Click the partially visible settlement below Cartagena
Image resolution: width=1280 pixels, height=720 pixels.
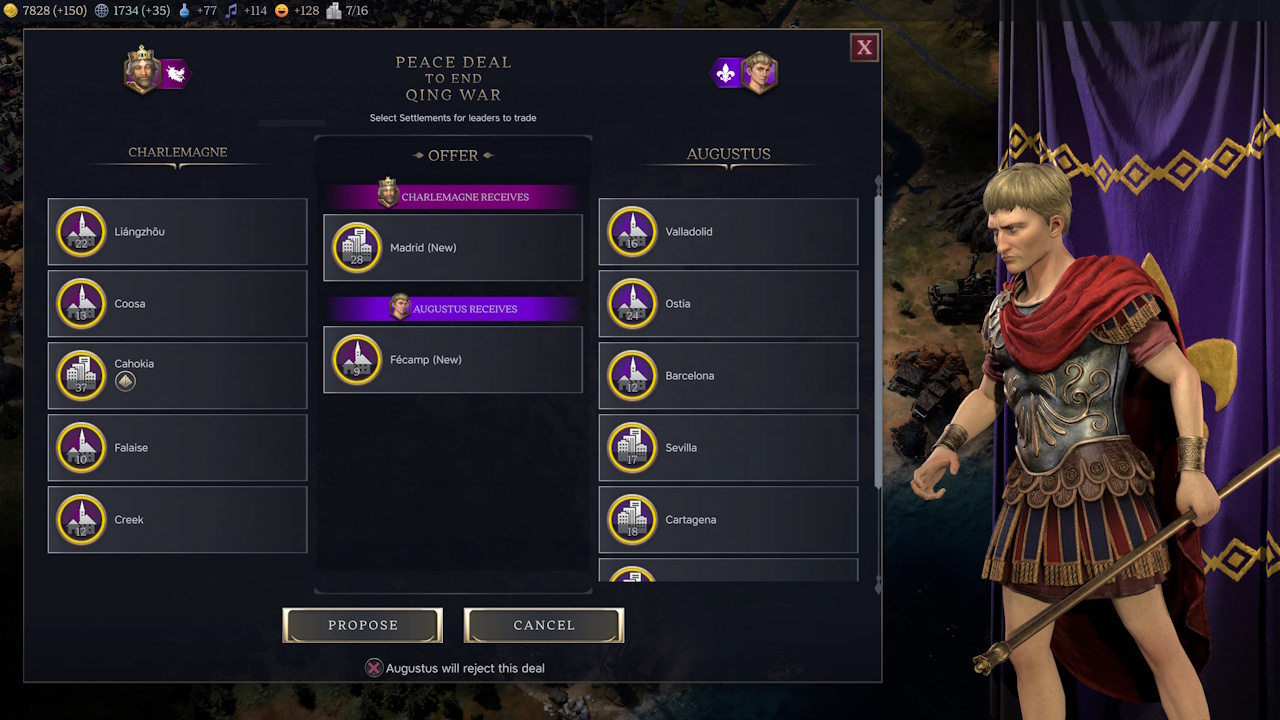727,572
